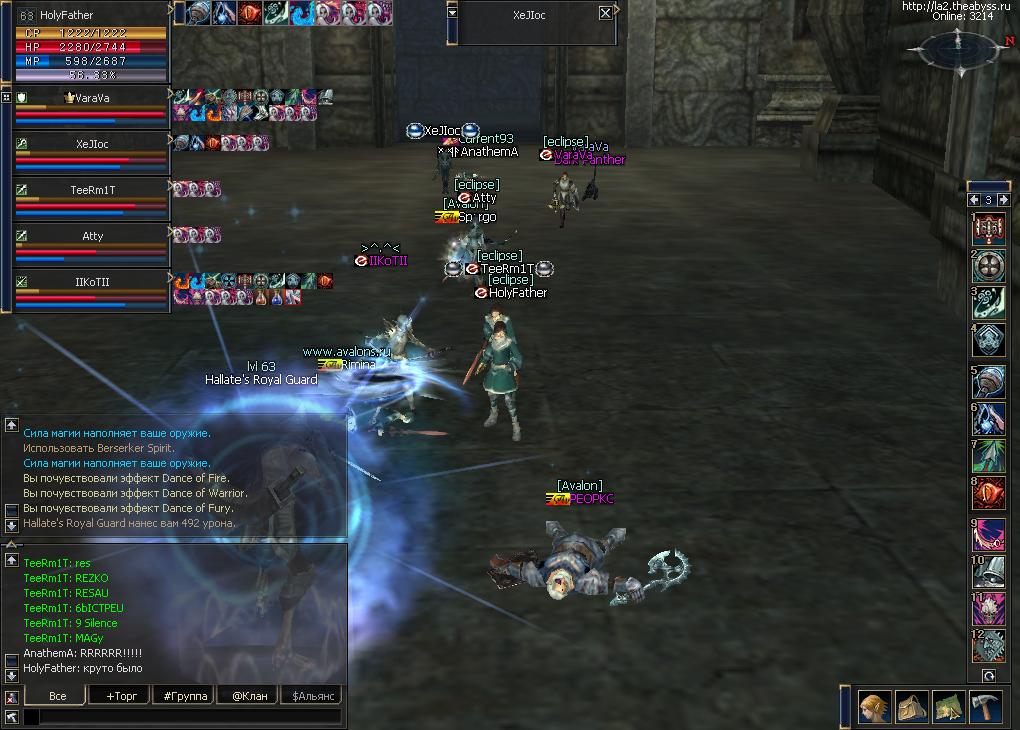1020x730 pixels.
Task: Open the inventory bag button
Action: coord(911,707)
